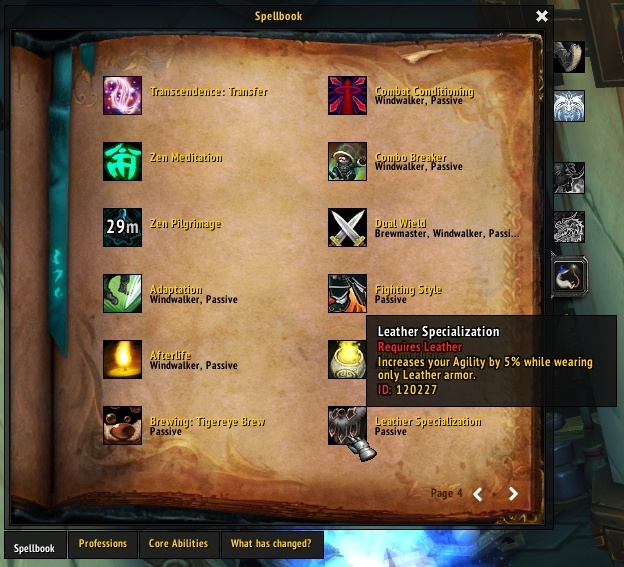Select the white dragon side tab
624x567 pixels.
[569, 227]
